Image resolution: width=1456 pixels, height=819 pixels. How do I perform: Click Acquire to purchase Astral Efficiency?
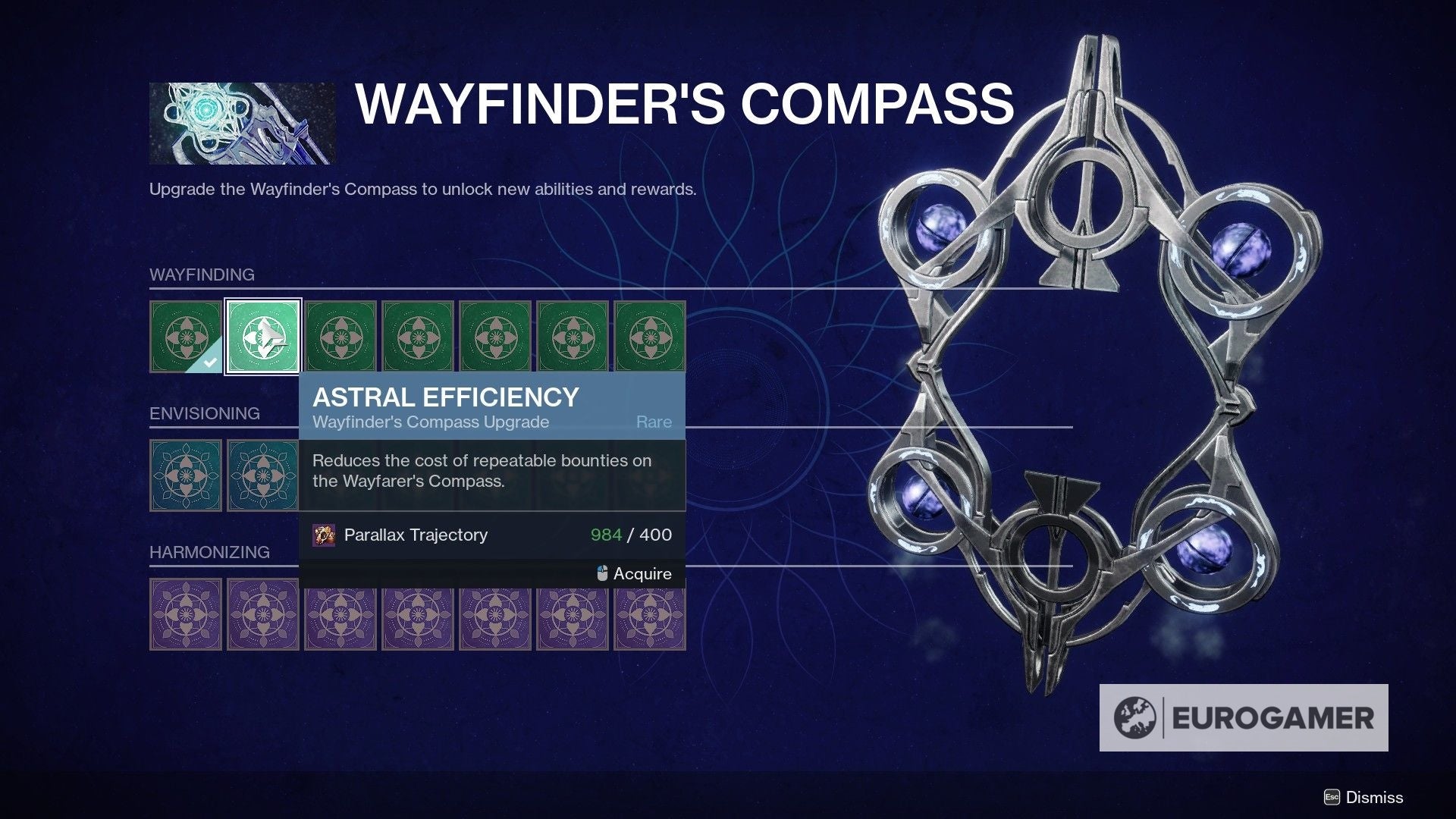pyautogui.click(x=641, y=574)
